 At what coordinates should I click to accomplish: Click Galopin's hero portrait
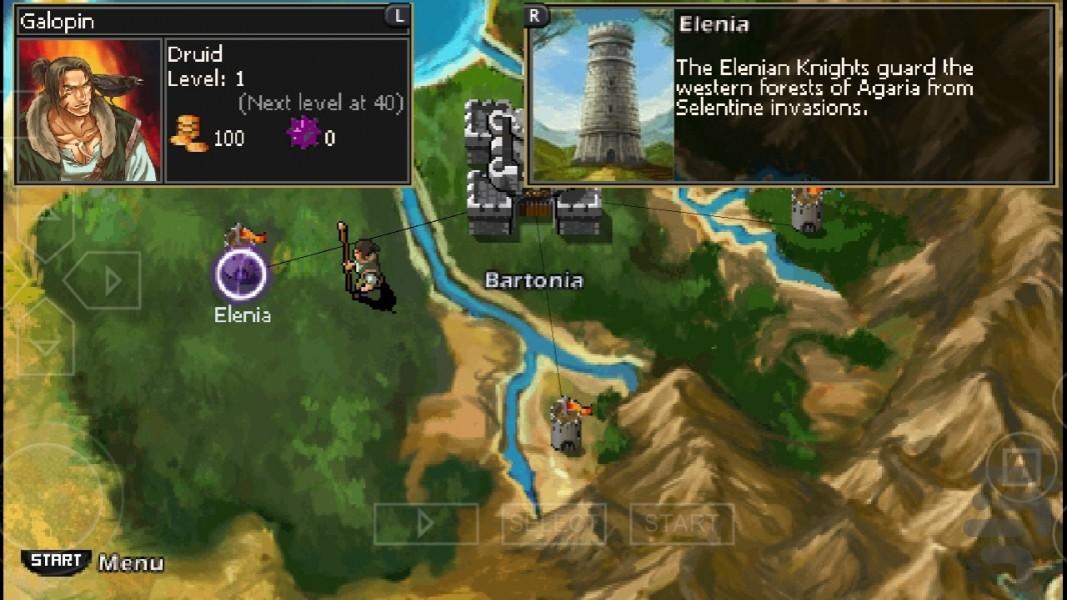click(89, 110)
